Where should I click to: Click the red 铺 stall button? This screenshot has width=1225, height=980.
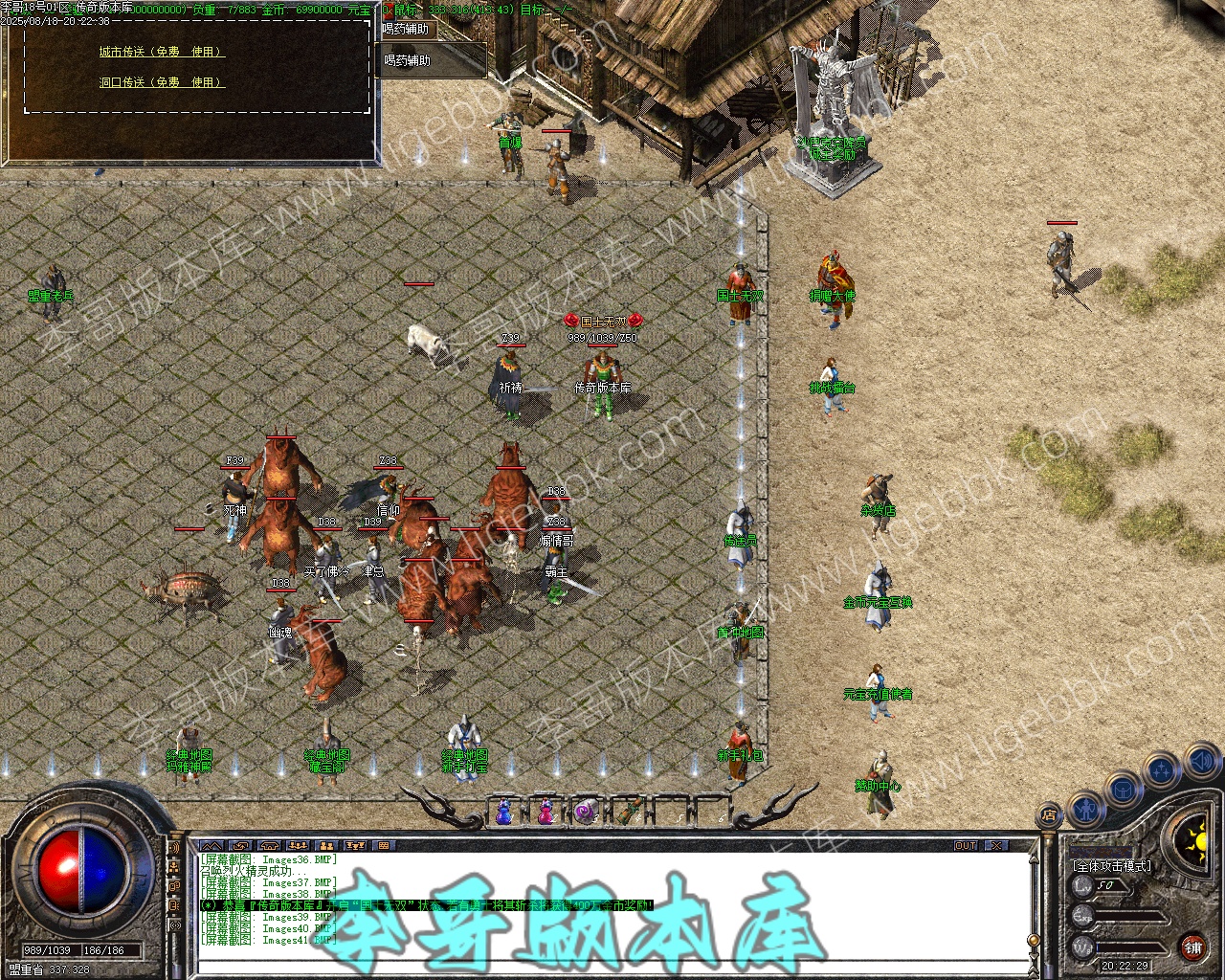pyautogui.click(x=1192, y=948)
